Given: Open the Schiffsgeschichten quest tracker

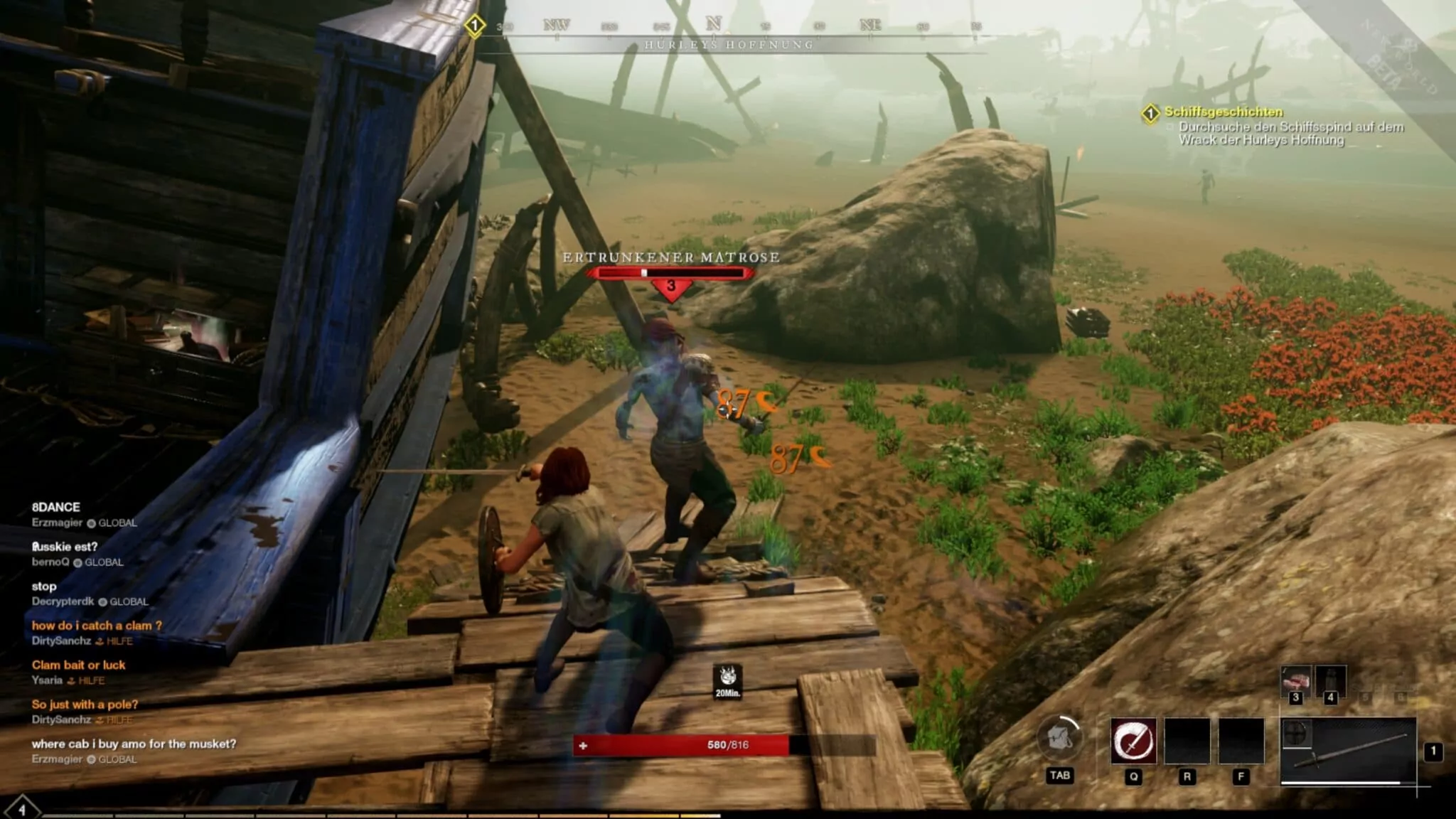Looking at the screenshot, I should pyautogui.click(x=1223, y=112).
